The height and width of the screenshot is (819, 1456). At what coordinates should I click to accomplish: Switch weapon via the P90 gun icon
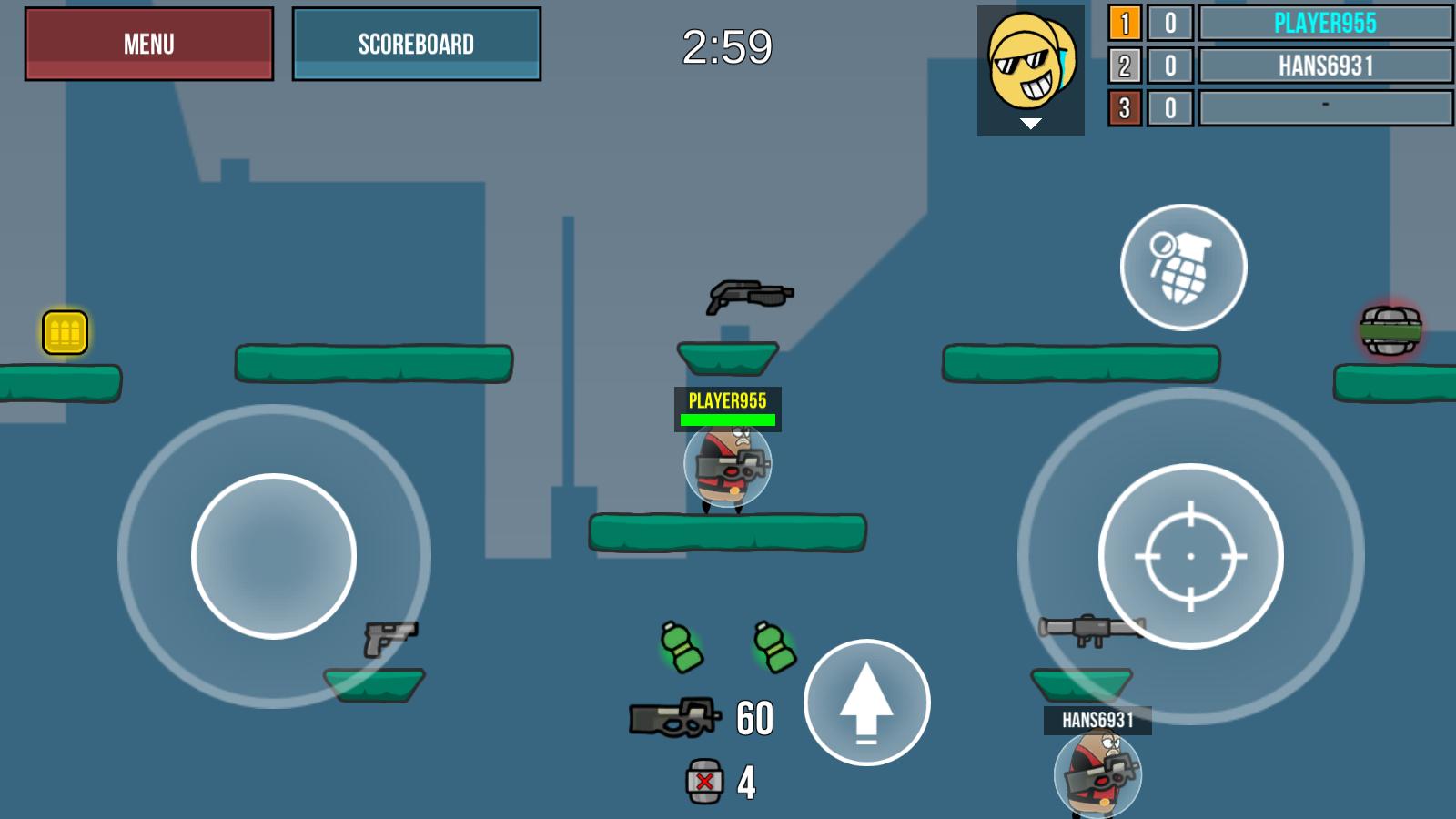point(675,717)
